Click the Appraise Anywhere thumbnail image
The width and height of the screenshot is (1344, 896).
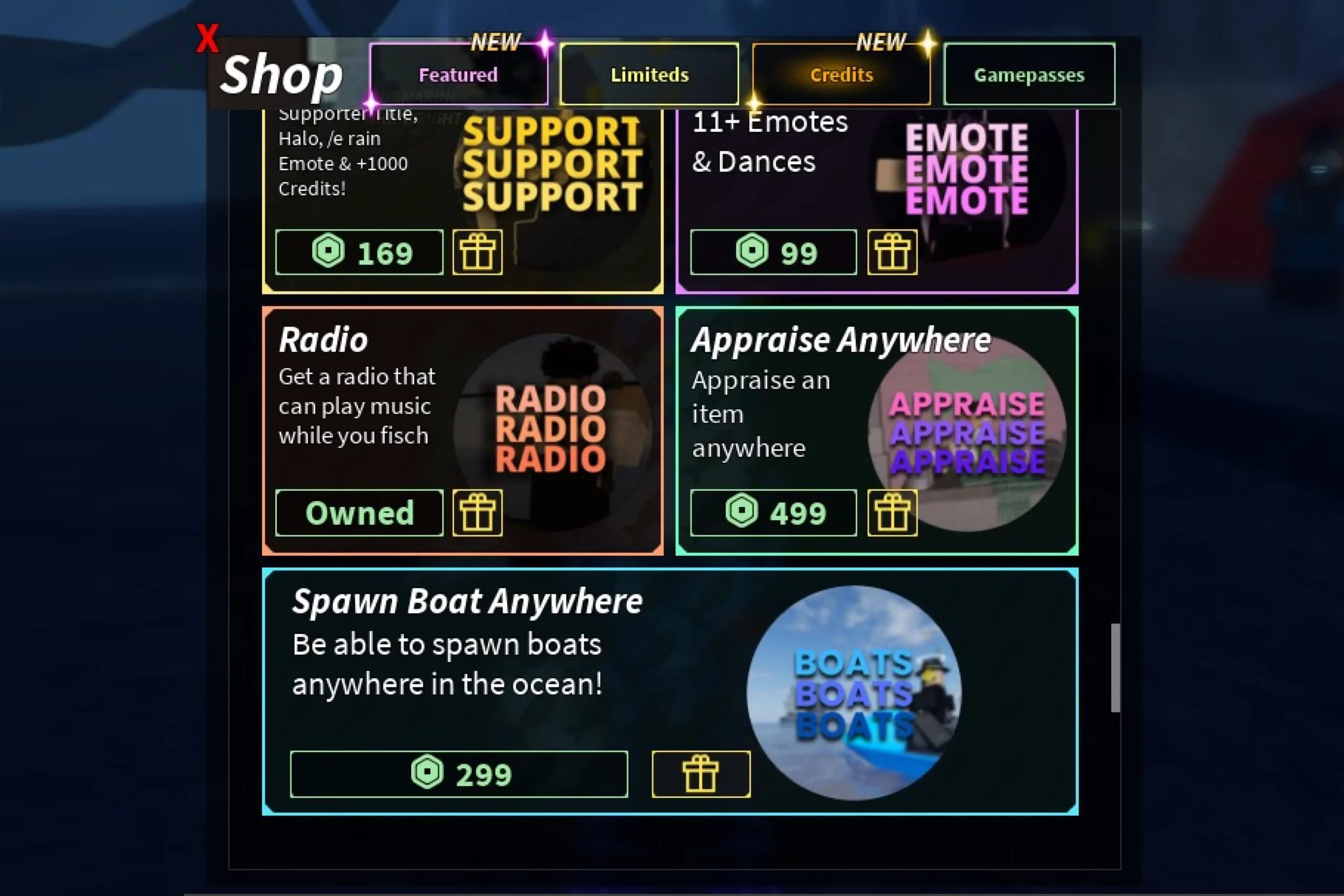967,433
